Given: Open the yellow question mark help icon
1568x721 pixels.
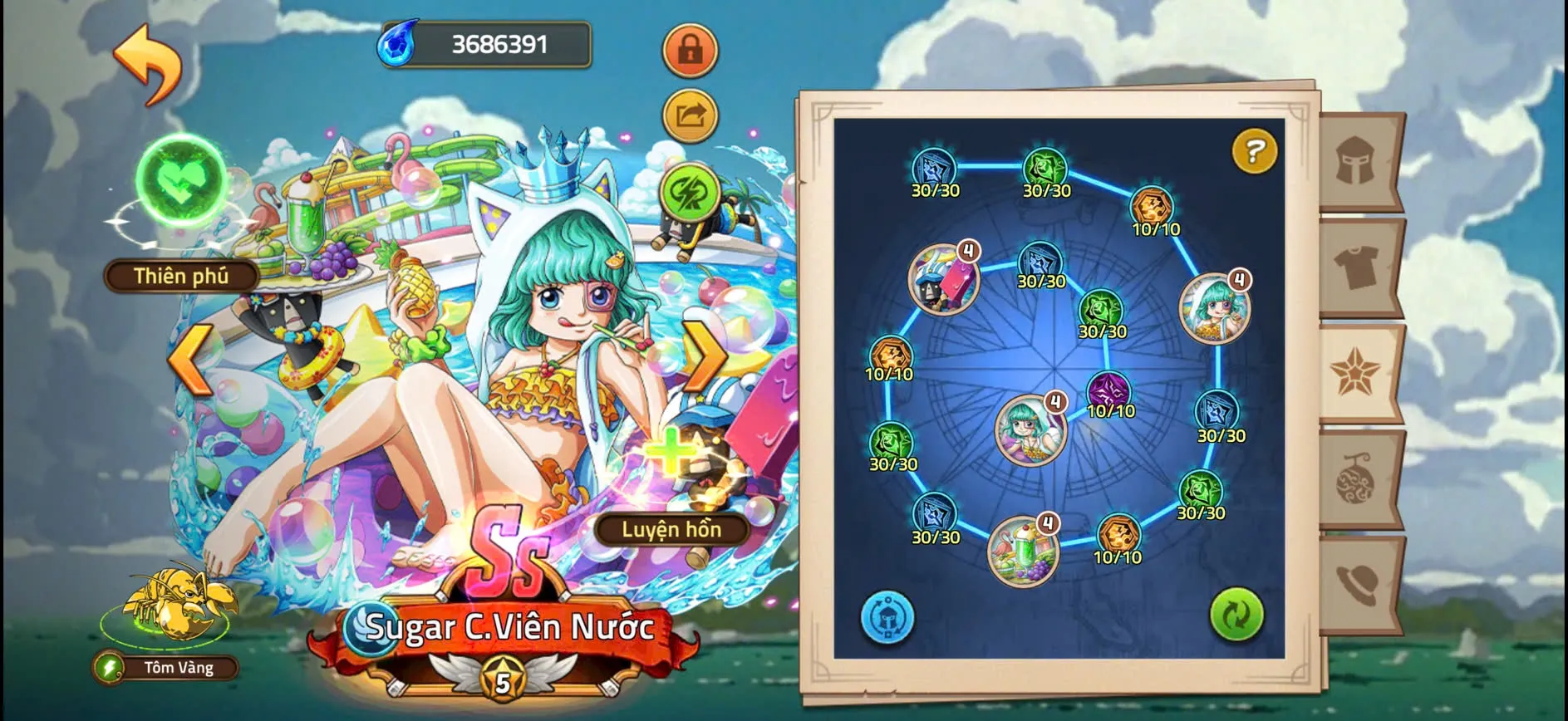Looking at the screenshot, I should [x=1253, y=150].
